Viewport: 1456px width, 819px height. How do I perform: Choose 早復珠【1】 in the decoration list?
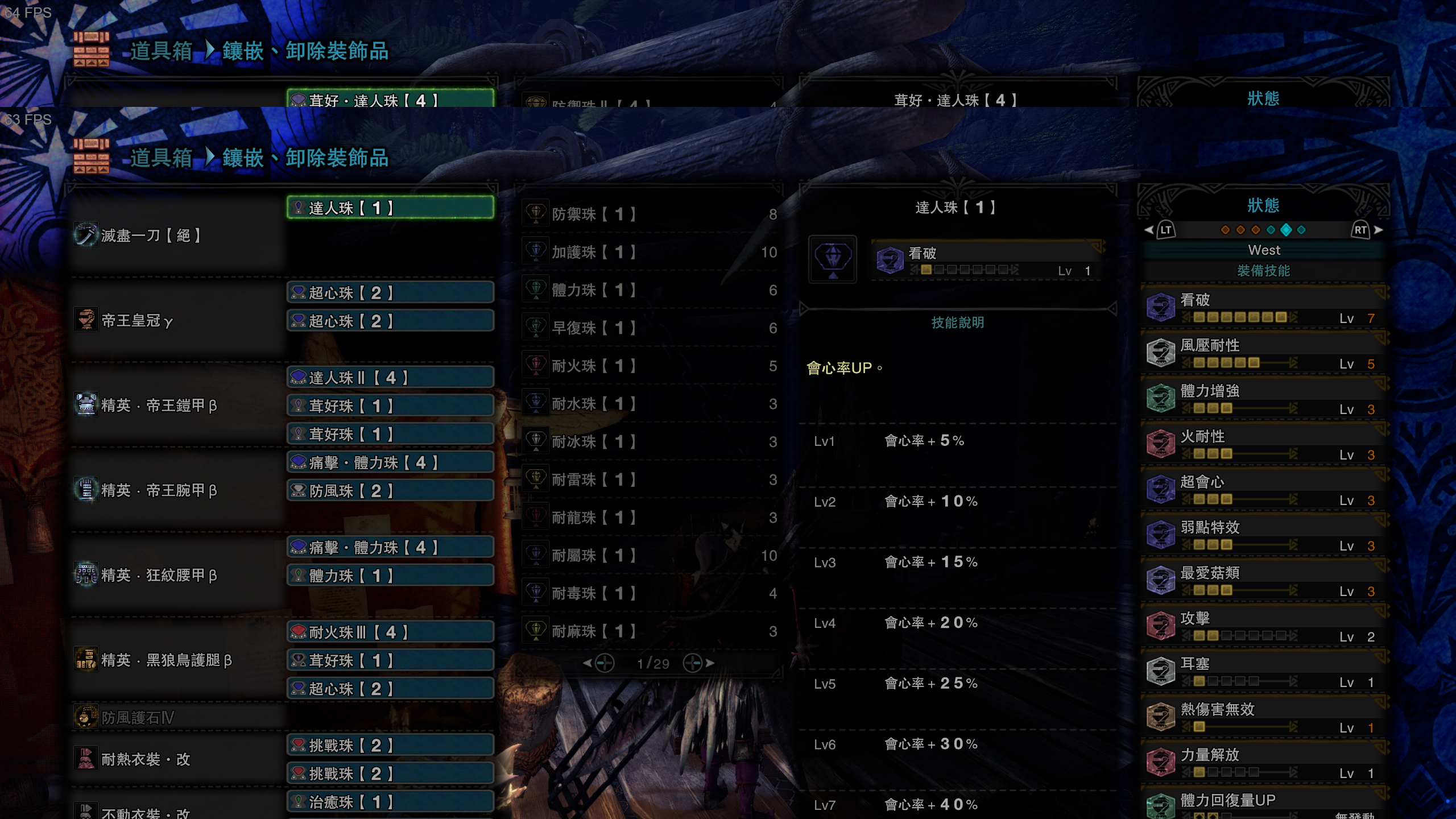650,328
